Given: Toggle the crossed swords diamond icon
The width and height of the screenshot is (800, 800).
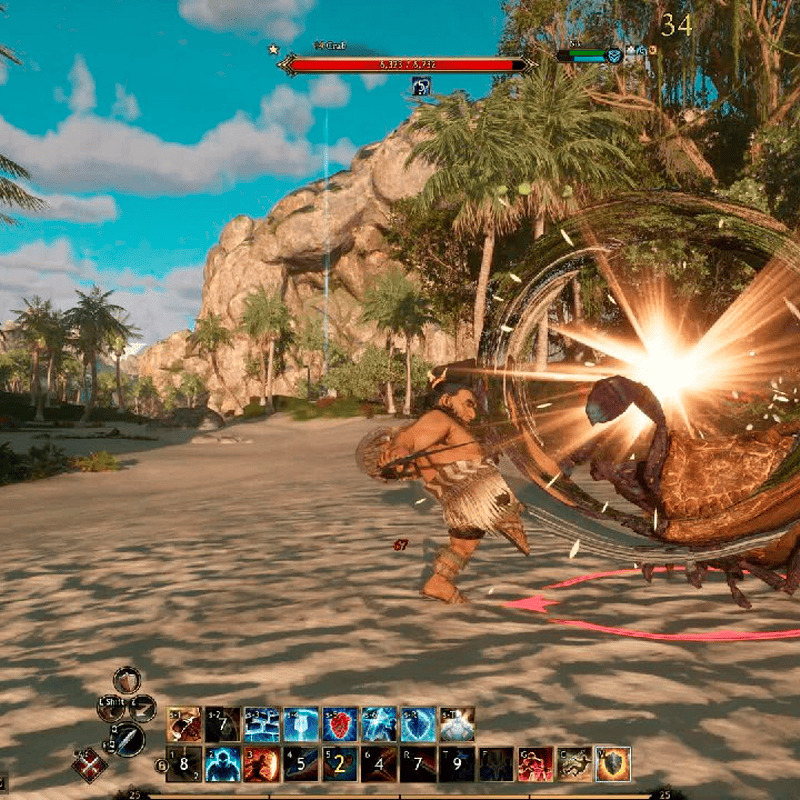Looking at the screenshot, I should pyautogui.click(x=89, y=765).
